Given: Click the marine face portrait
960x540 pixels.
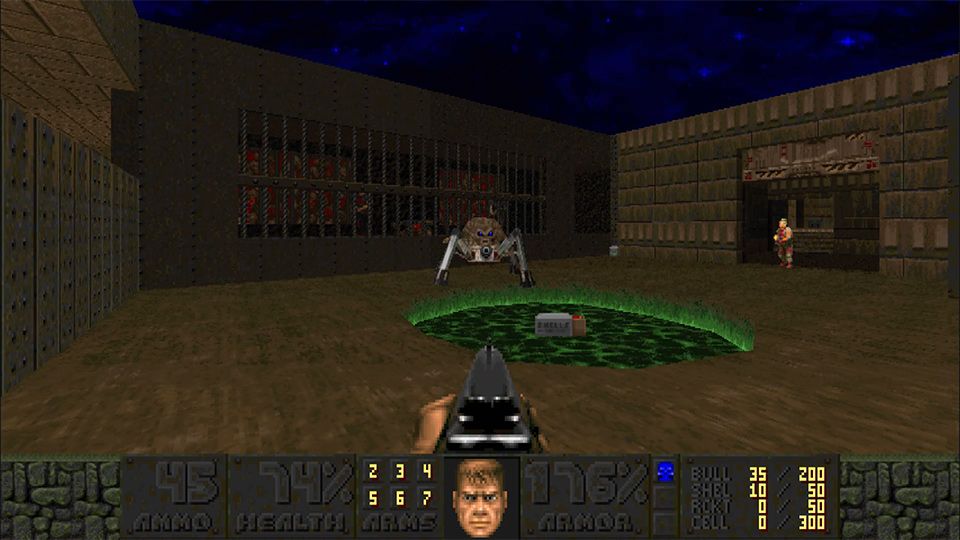Looking at the screenshot, I should pos(482,497).
